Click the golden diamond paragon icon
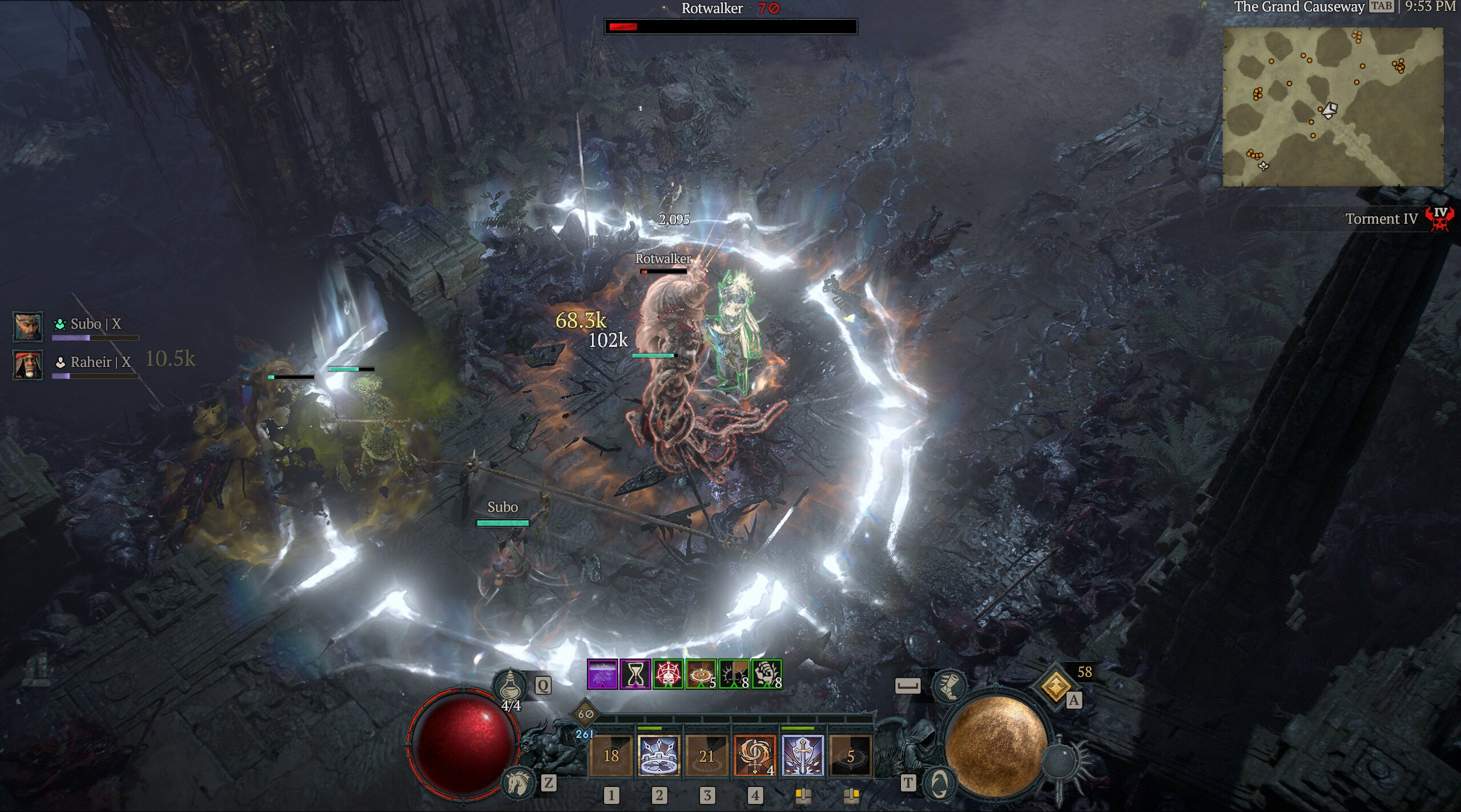1461x812 pixels. coord(1056,686)
